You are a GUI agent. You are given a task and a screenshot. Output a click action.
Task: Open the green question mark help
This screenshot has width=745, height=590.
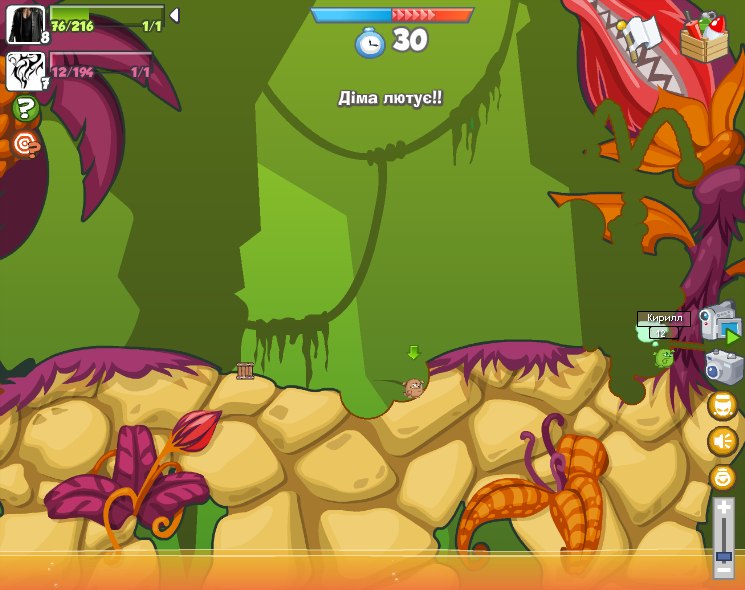[x=26, y=108]
